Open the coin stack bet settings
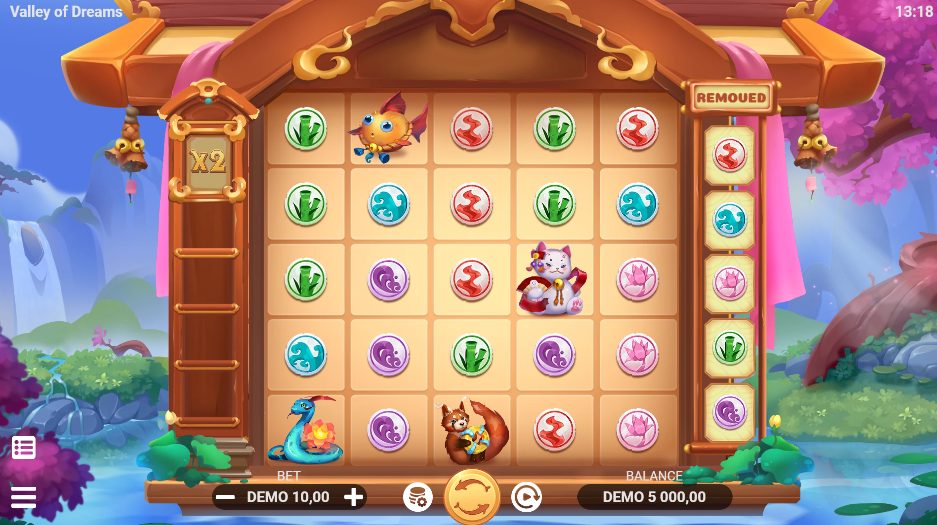Image resolution: width=937 pixels, height=525 pixels. [x=417, y=496]
